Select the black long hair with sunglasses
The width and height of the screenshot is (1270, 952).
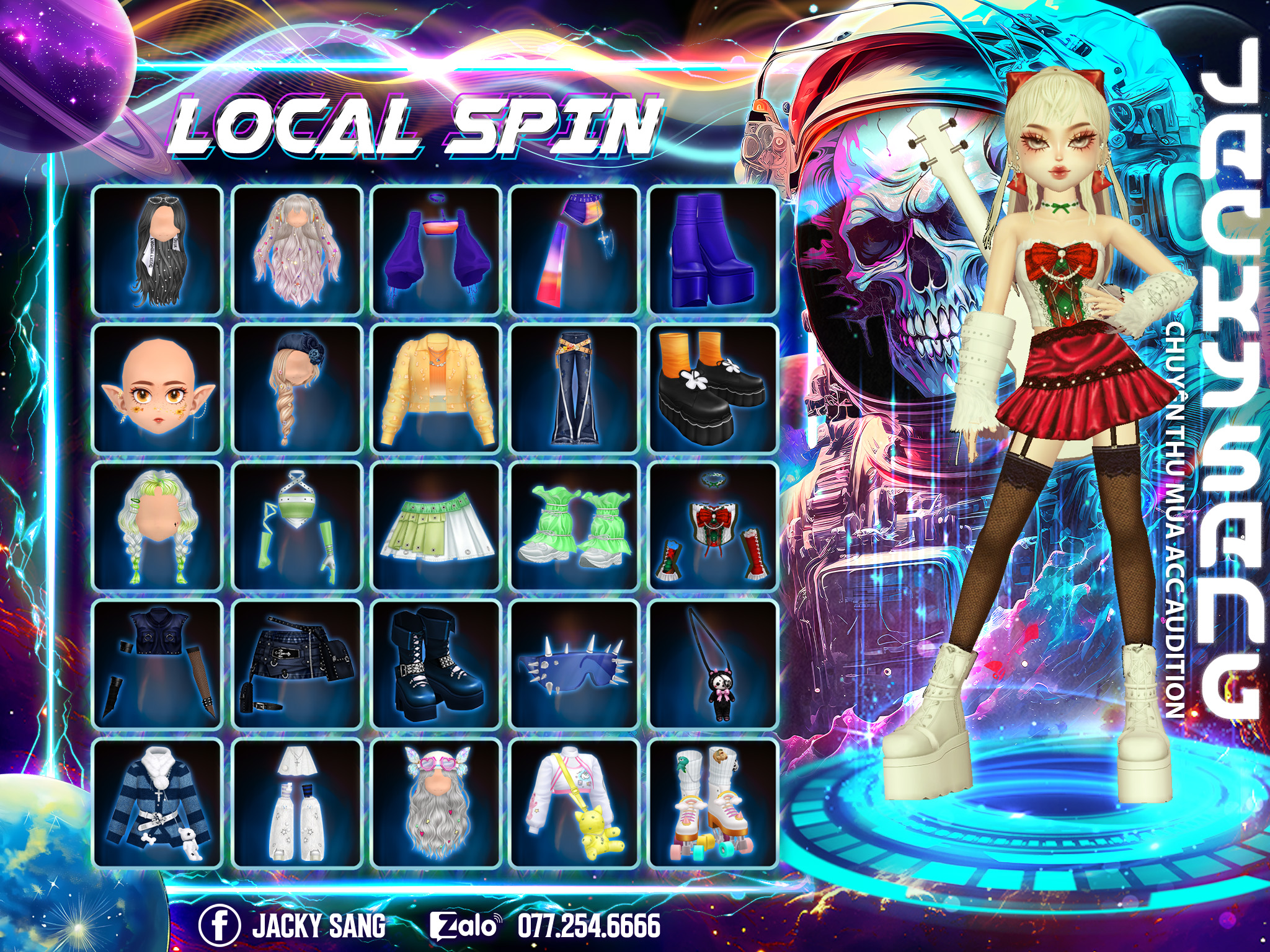[157, 250]
